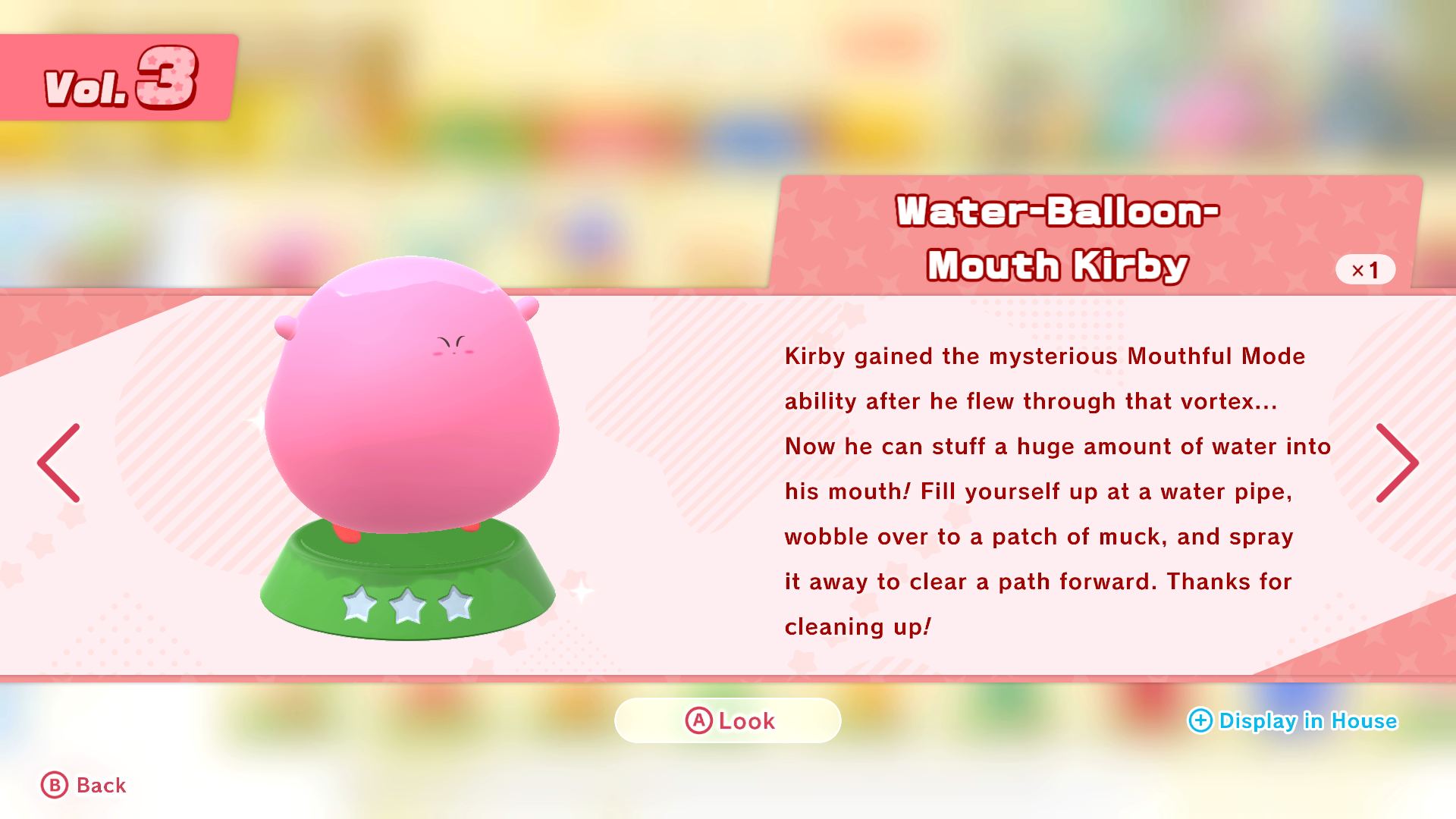The width and height of the screenshot is (1456, 819).
Task: Go to the next figure with right arrow
Action: (1396, 463)
